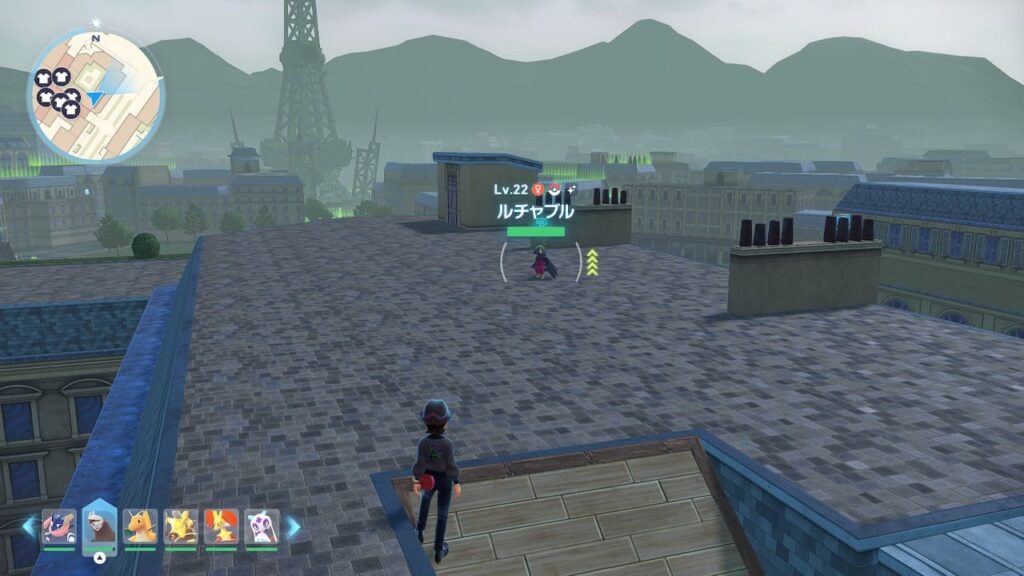Image resolution: width=1024 pixels, height=576 pixels.
Task: Choose the highlighted active party slot
Action: (100, 526)
